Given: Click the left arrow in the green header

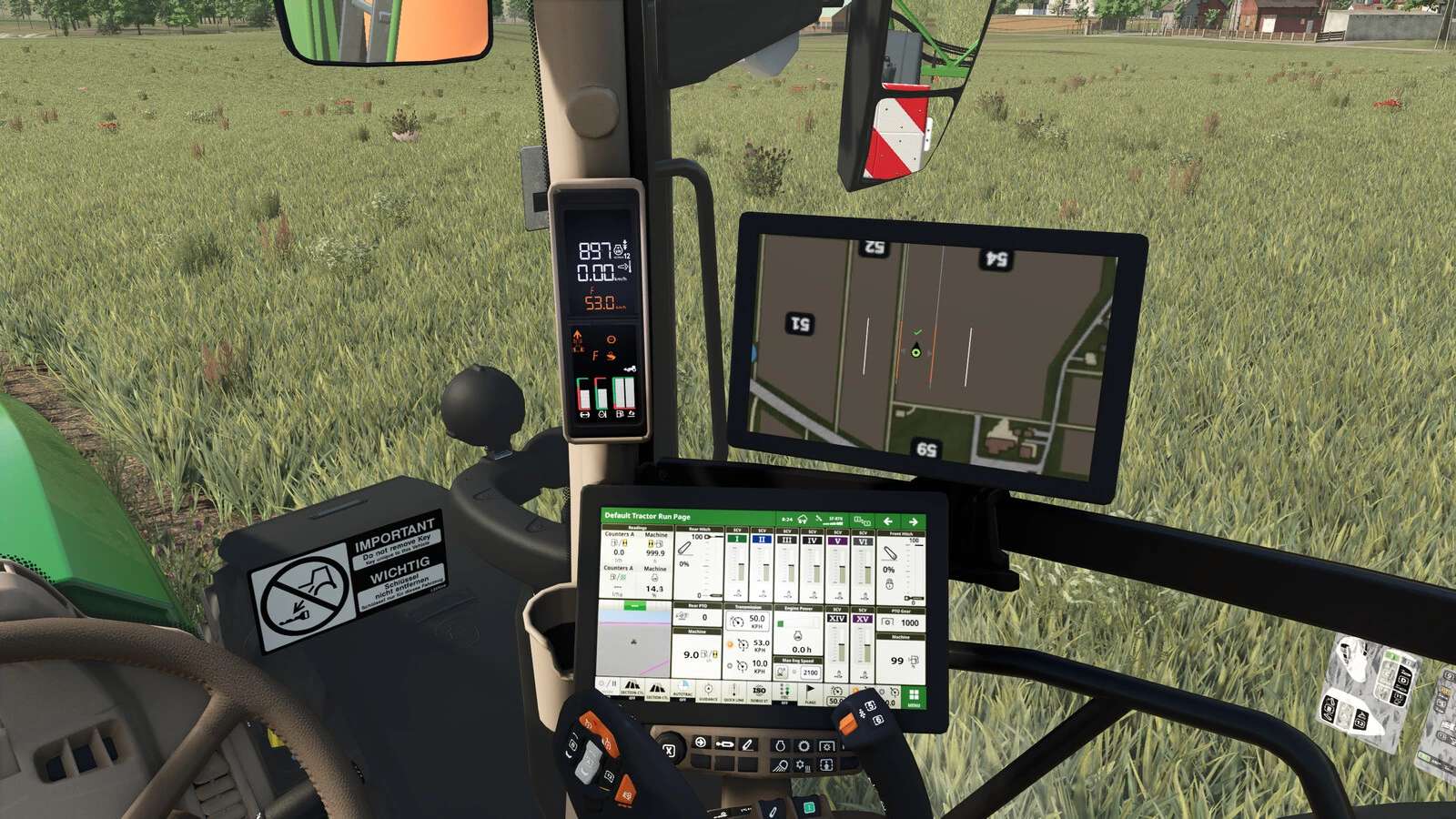Looking at the screenshot, I should pyautogui.click(x=887, y=522).
